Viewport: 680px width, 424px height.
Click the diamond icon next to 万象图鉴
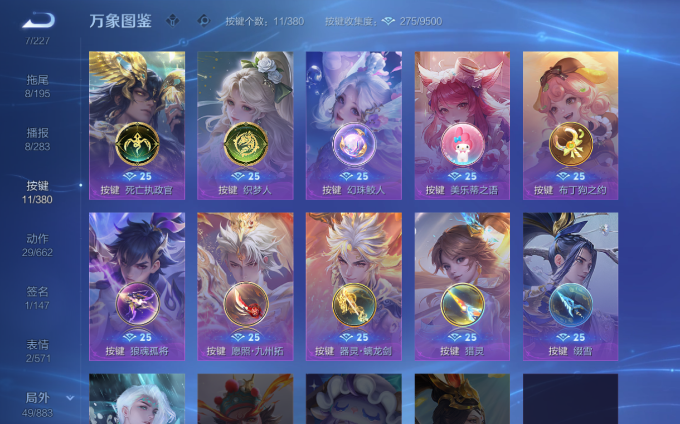[173, 20]
